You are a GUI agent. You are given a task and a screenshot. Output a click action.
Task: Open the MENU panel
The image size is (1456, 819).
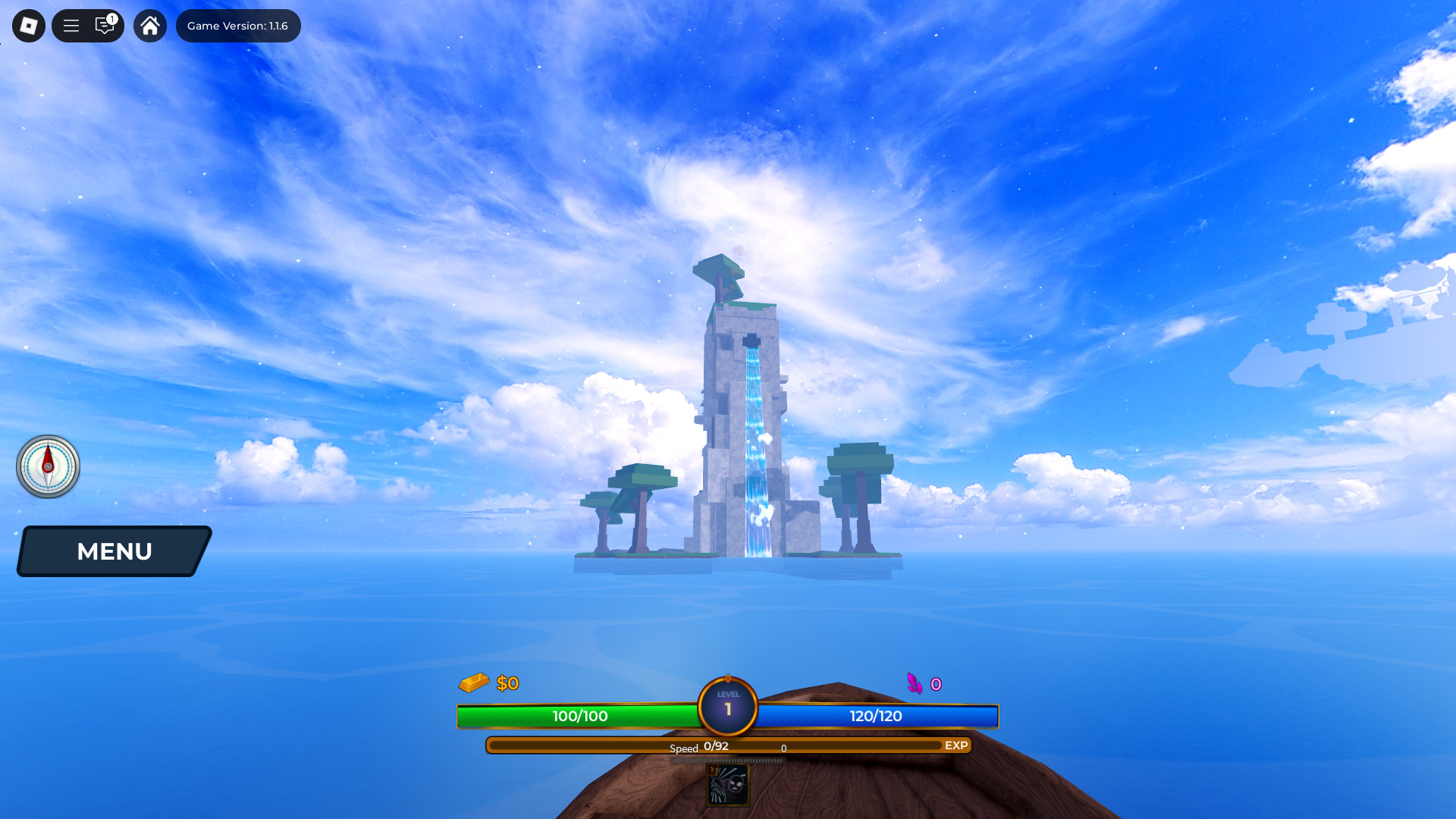coord(115,551)
